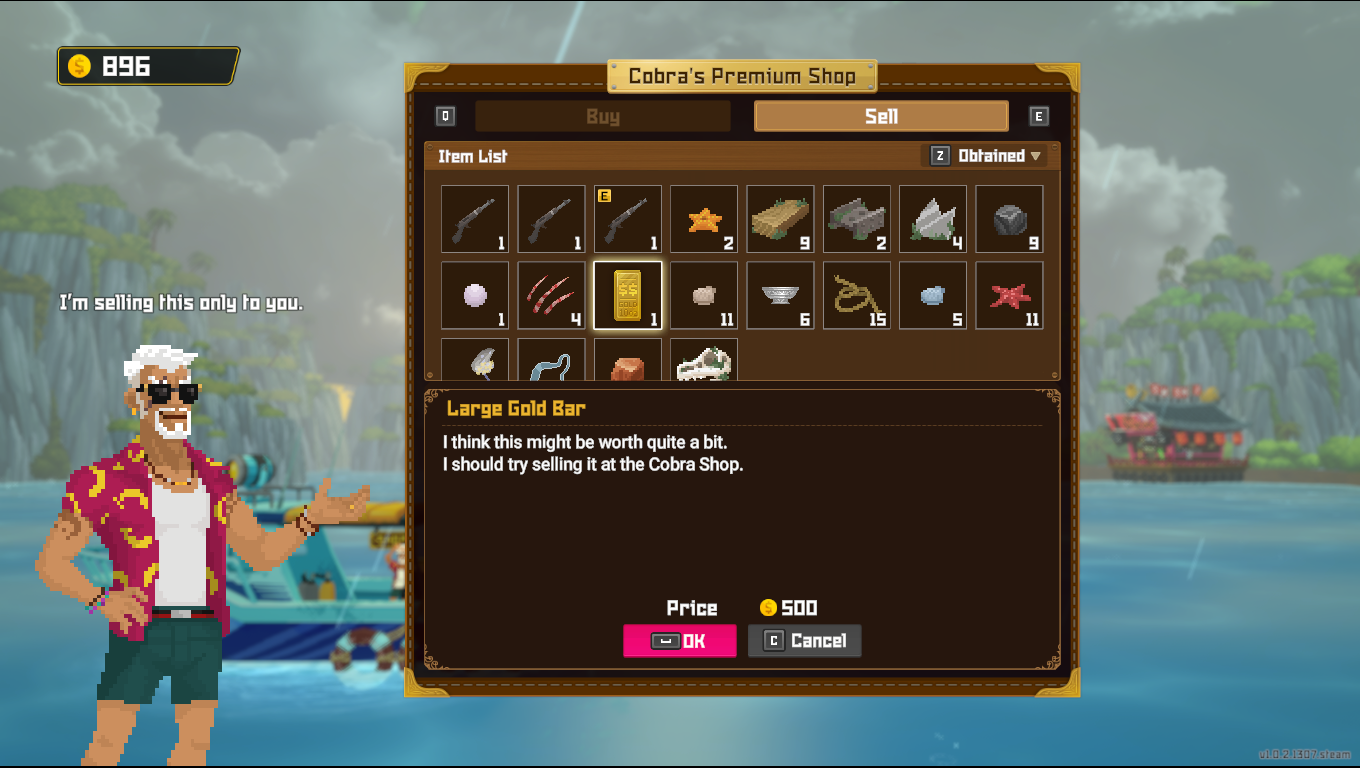The width and height of the screenshot is (1360, 768).
Task: Click the 500 coin price display
Action: (790, 608)
